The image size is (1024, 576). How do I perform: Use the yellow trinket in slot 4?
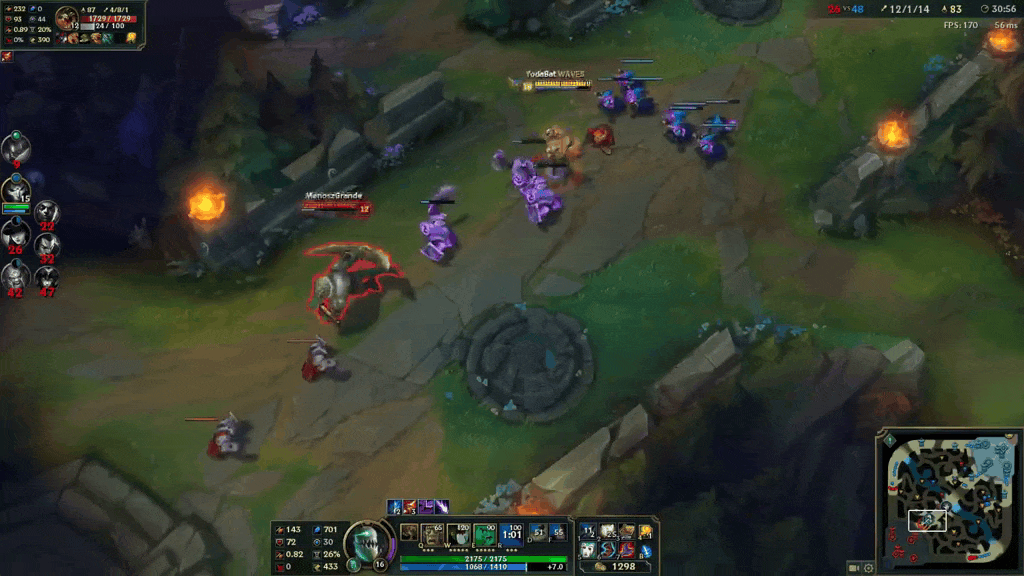point(645,531)
